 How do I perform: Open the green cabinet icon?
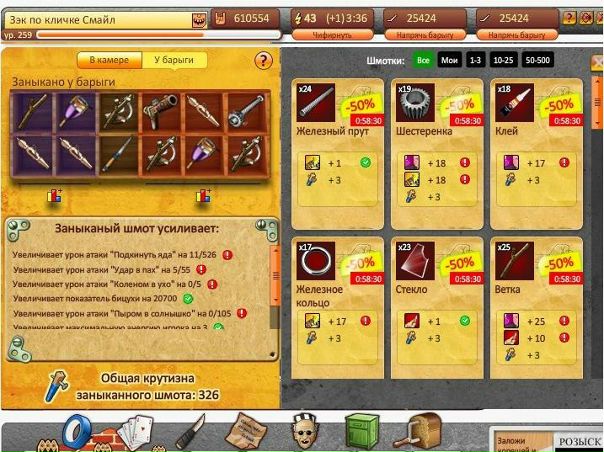point(362,432)
